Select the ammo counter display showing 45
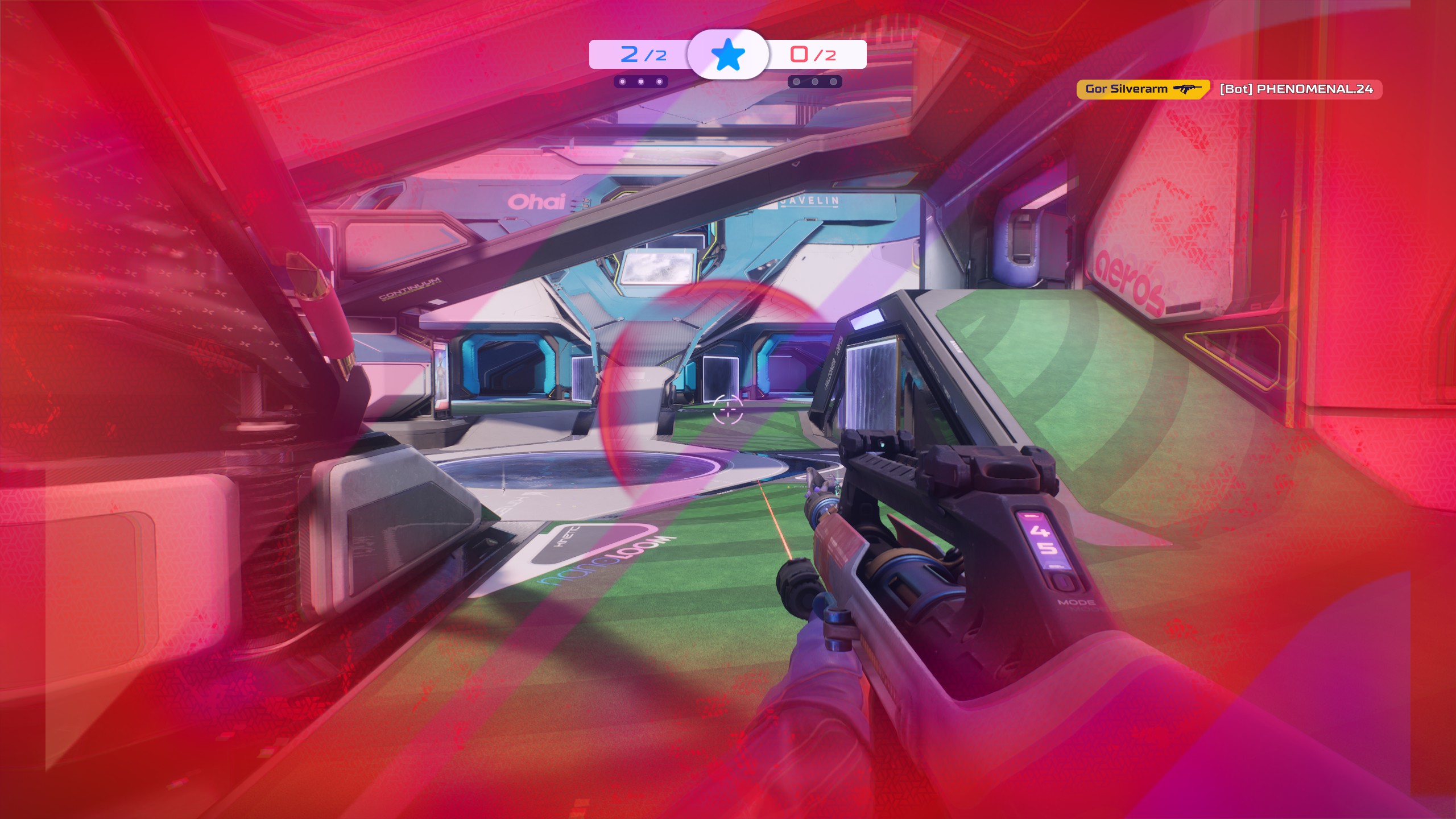Viewport: 1456px width, 819px height. tap(1043, 540)
